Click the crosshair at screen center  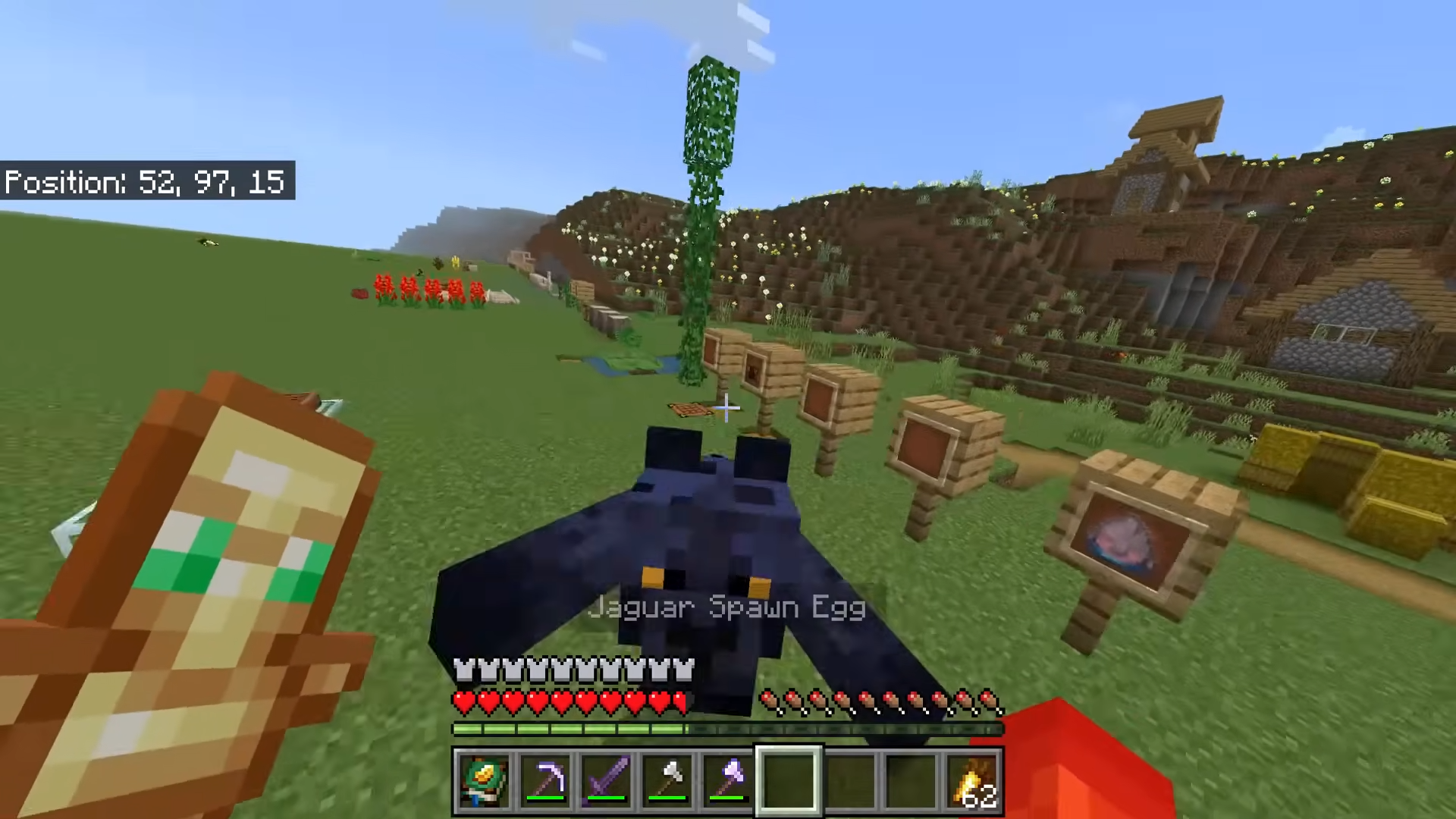click(726, 409)
